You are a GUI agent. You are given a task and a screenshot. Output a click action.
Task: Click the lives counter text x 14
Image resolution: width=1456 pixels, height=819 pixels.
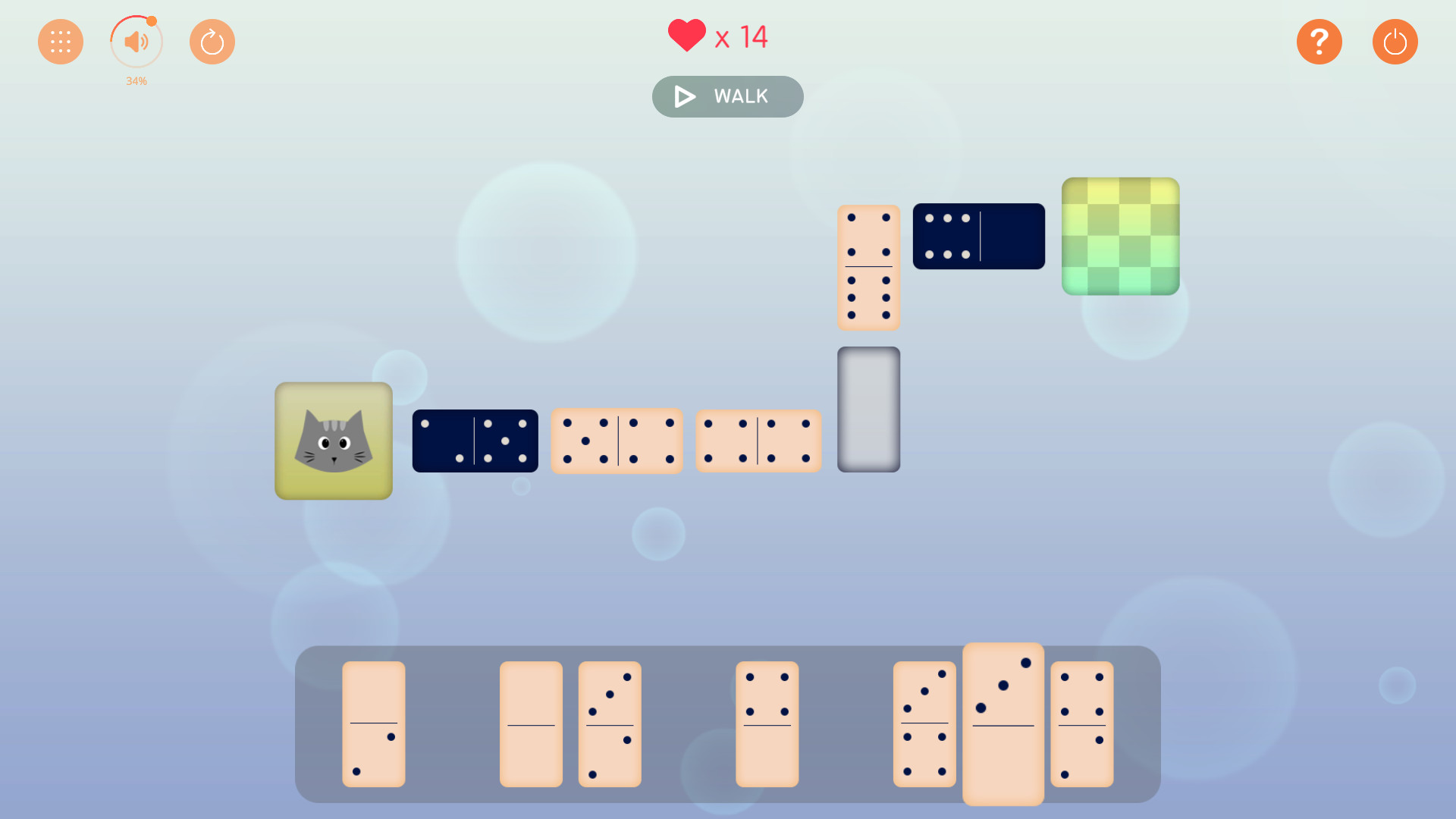click(x=742, y=36)
